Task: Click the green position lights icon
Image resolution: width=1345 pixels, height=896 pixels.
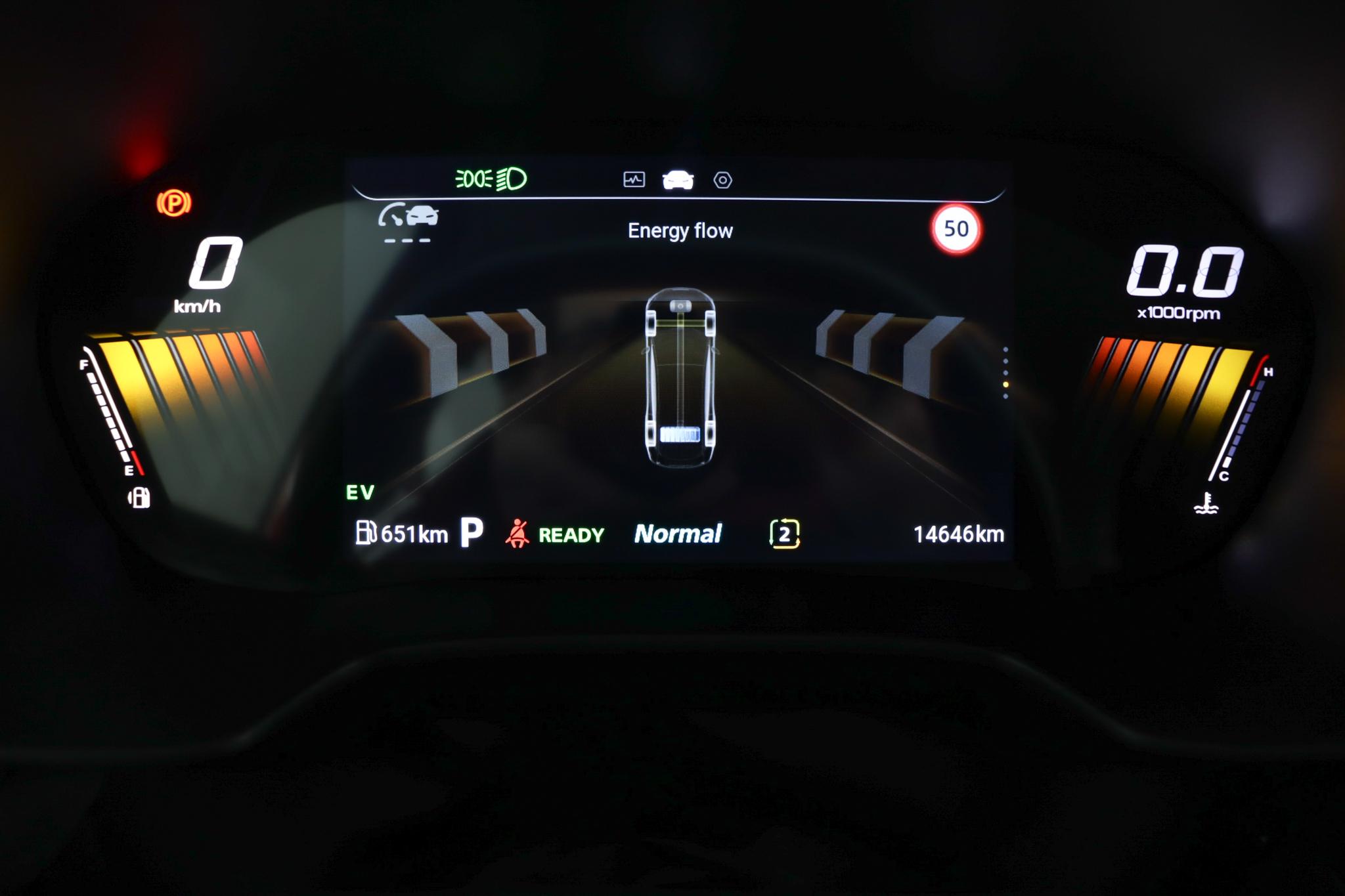Action: [474, 179]
